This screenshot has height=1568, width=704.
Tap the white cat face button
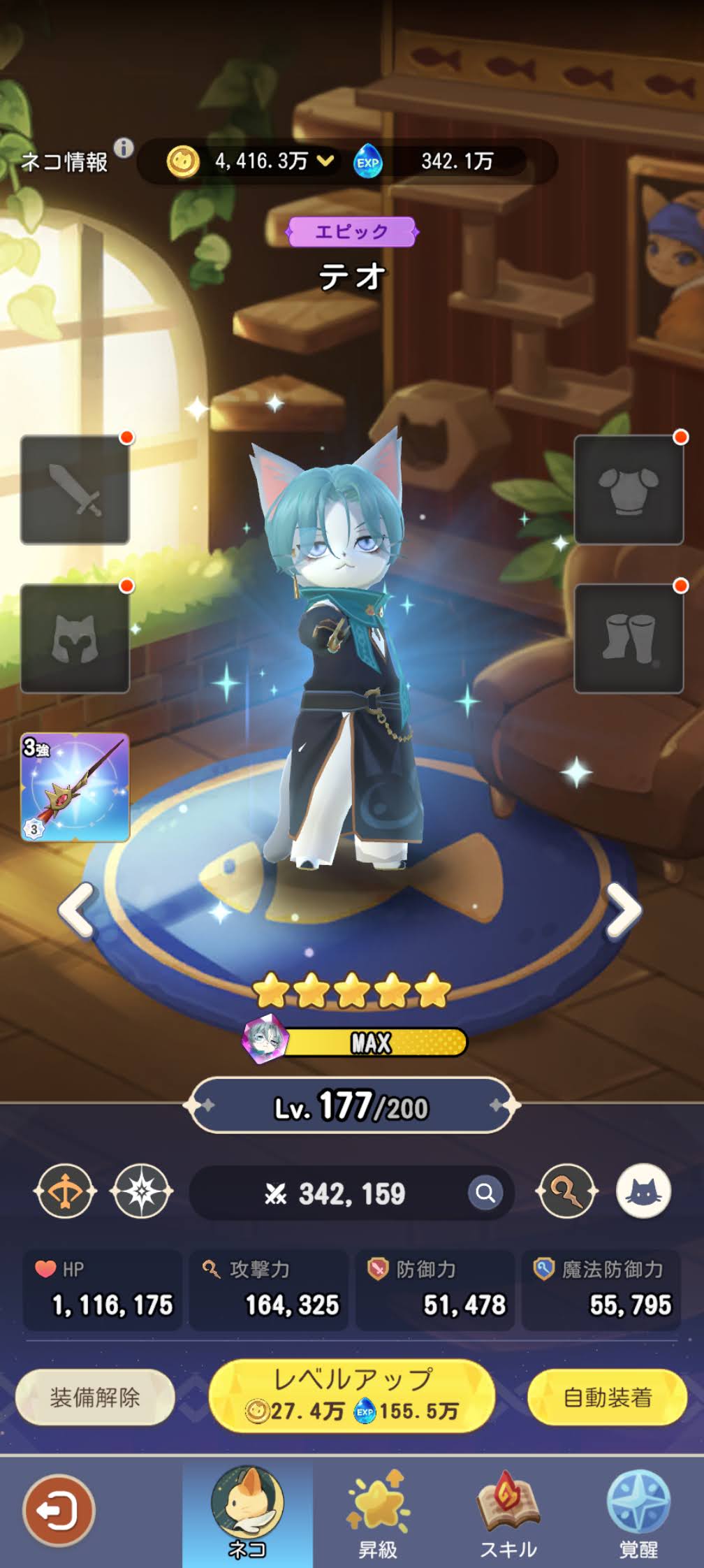click(643, 1191)
